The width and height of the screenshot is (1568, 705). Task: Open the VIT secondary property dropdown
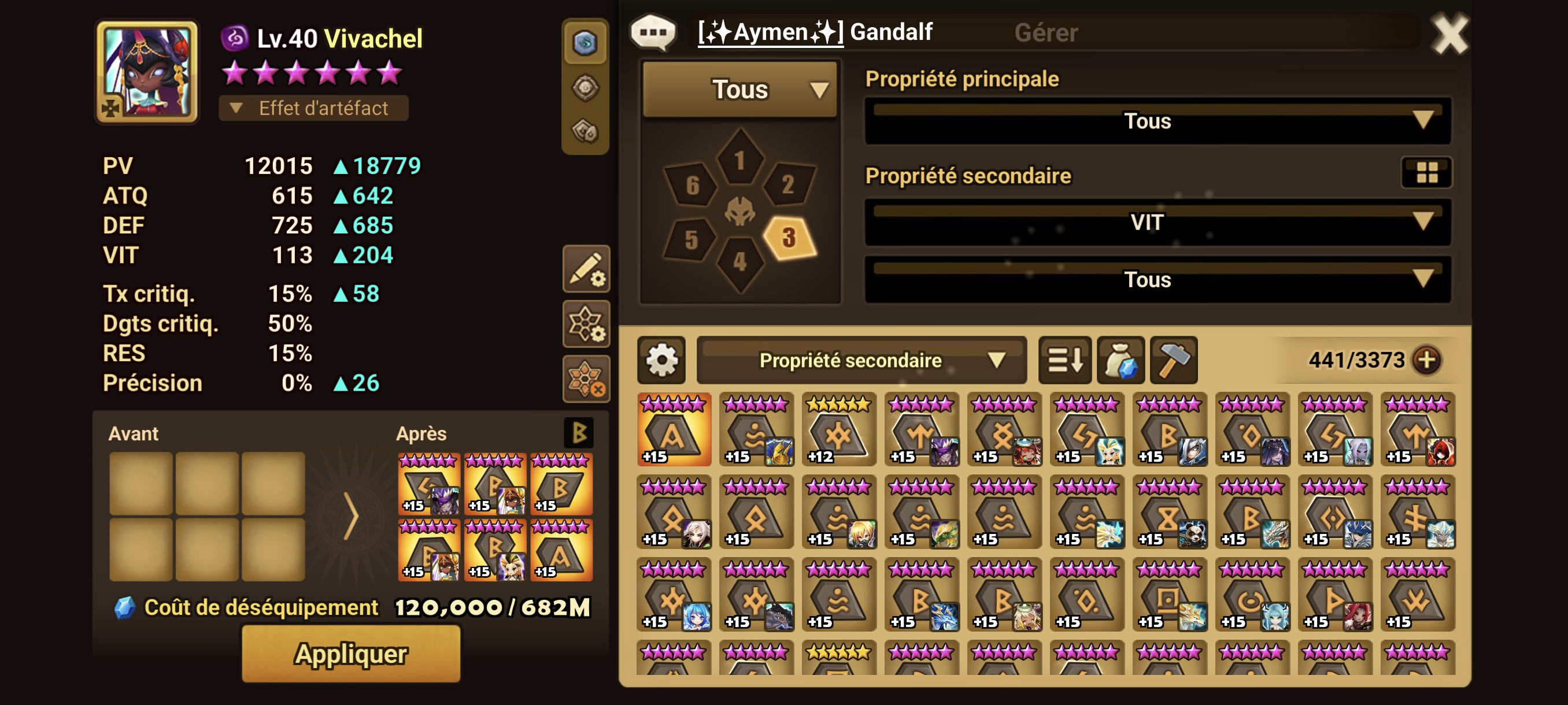[1157, 222]
